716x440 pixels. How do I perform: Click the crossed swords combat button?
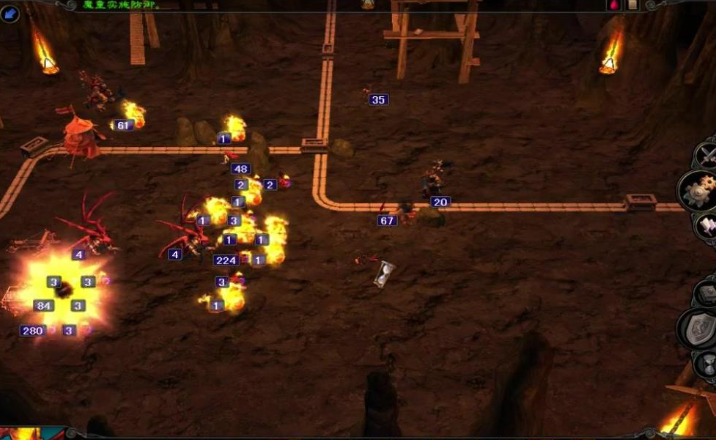coord(707,155)
